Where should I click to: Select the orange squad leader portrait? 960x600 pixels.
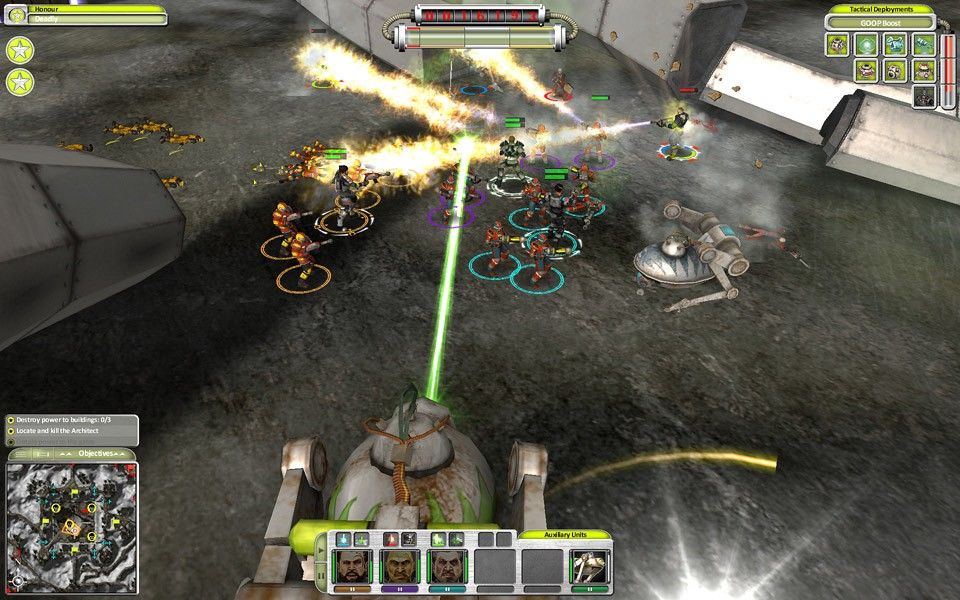click(x=353, y=565)
